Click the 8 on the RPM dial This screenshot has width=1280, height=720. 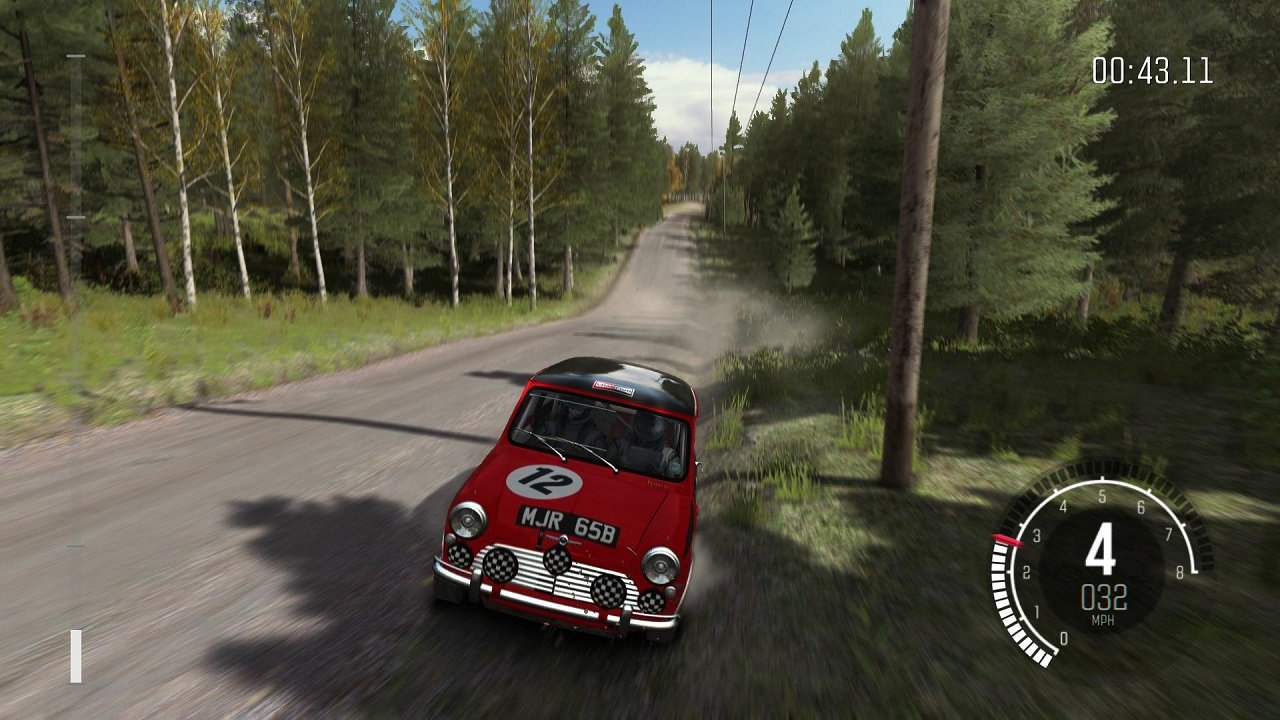click(1180, 572)
